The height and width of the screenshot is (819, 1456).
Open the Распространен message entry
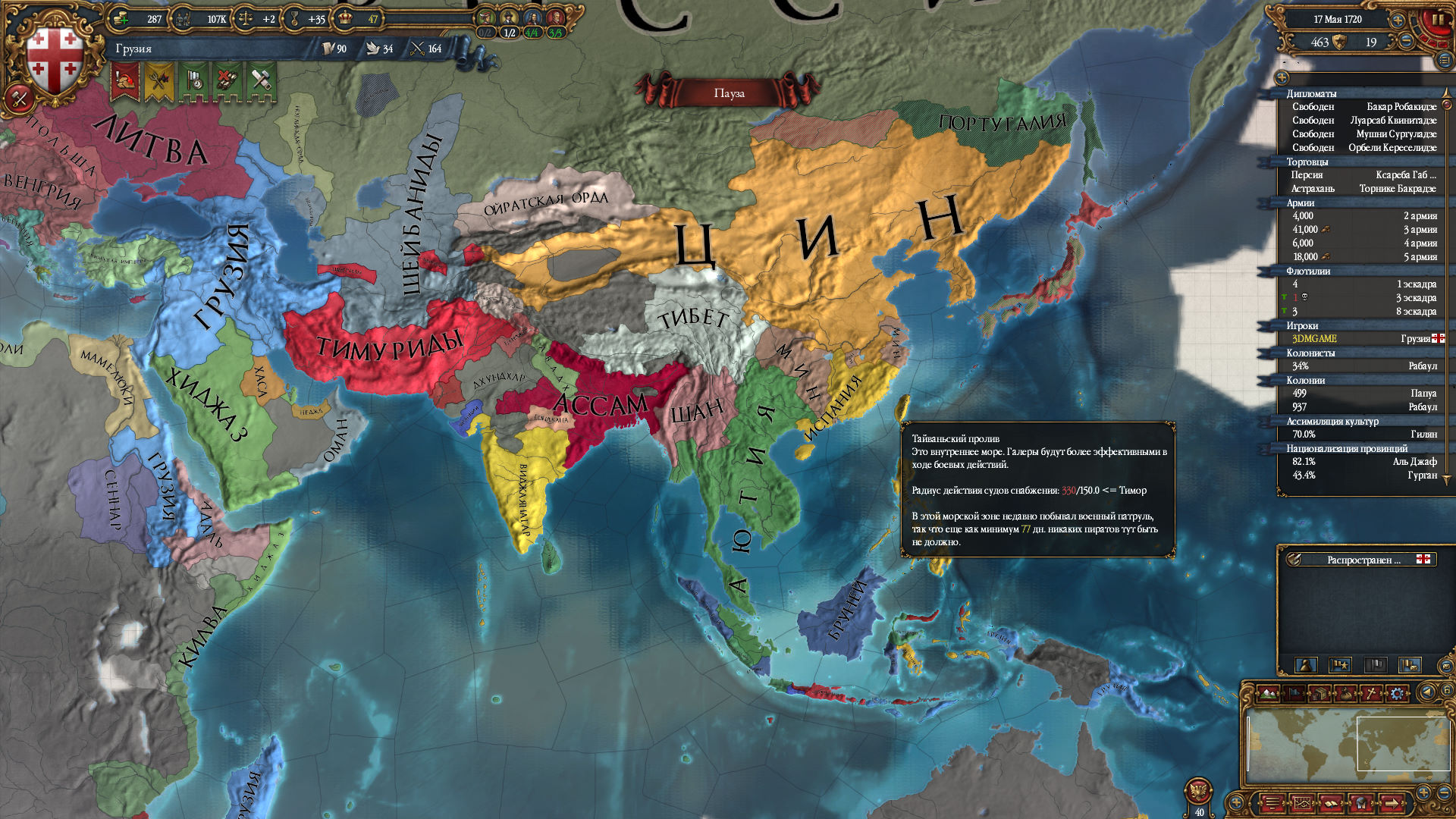click(x=1361, y=560)
